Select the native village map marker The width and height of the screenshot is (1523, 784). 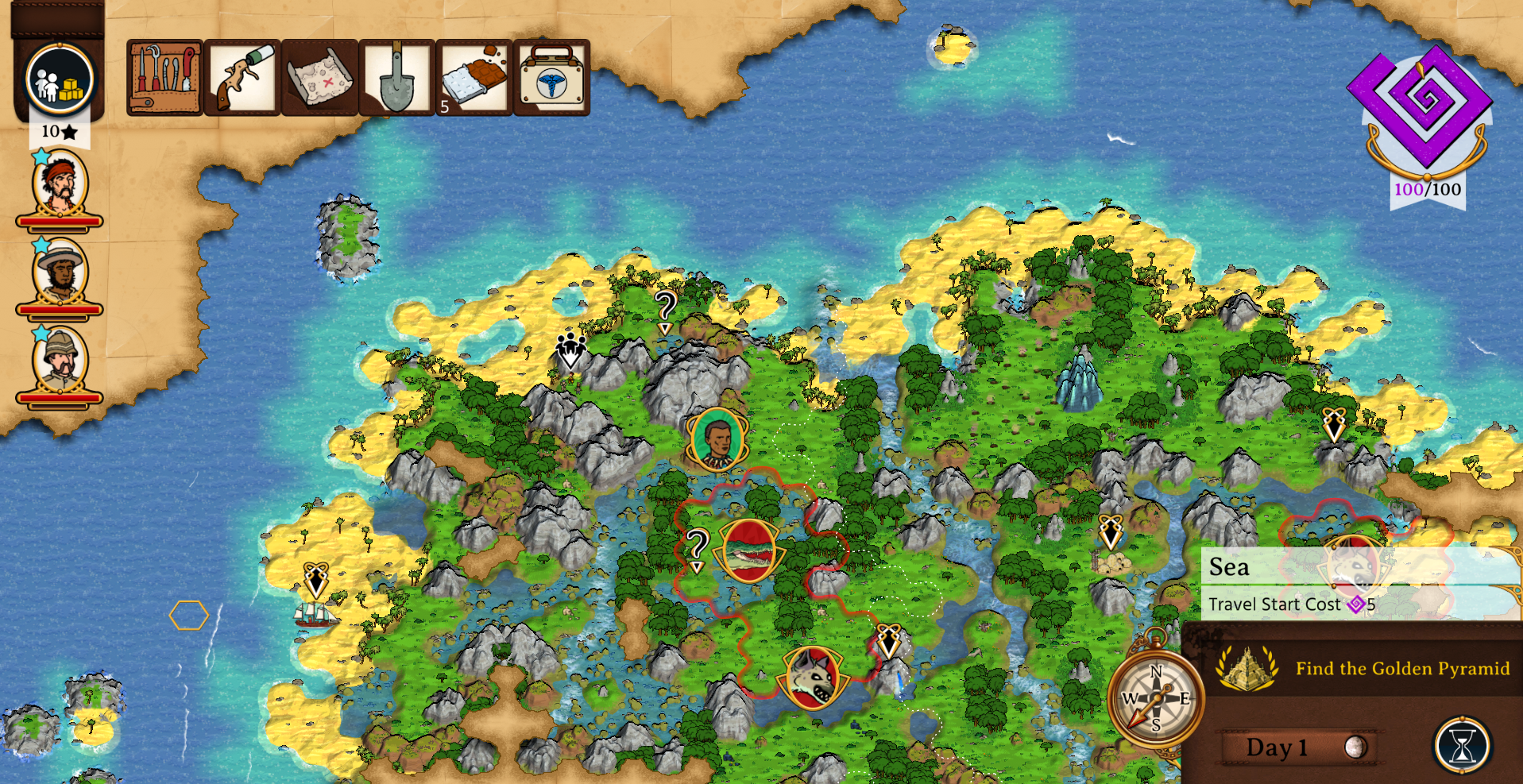coord(570,350)
